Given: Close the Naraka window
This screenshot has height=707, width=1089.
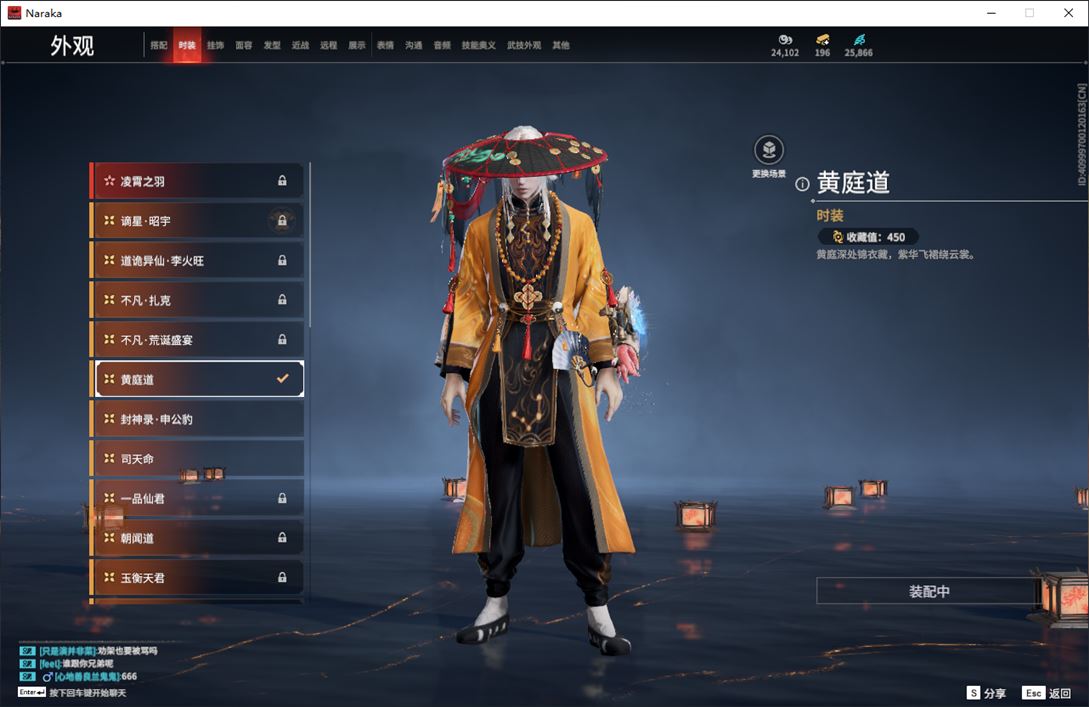Looking at the screenshot, I should (x=1068, y=13).
